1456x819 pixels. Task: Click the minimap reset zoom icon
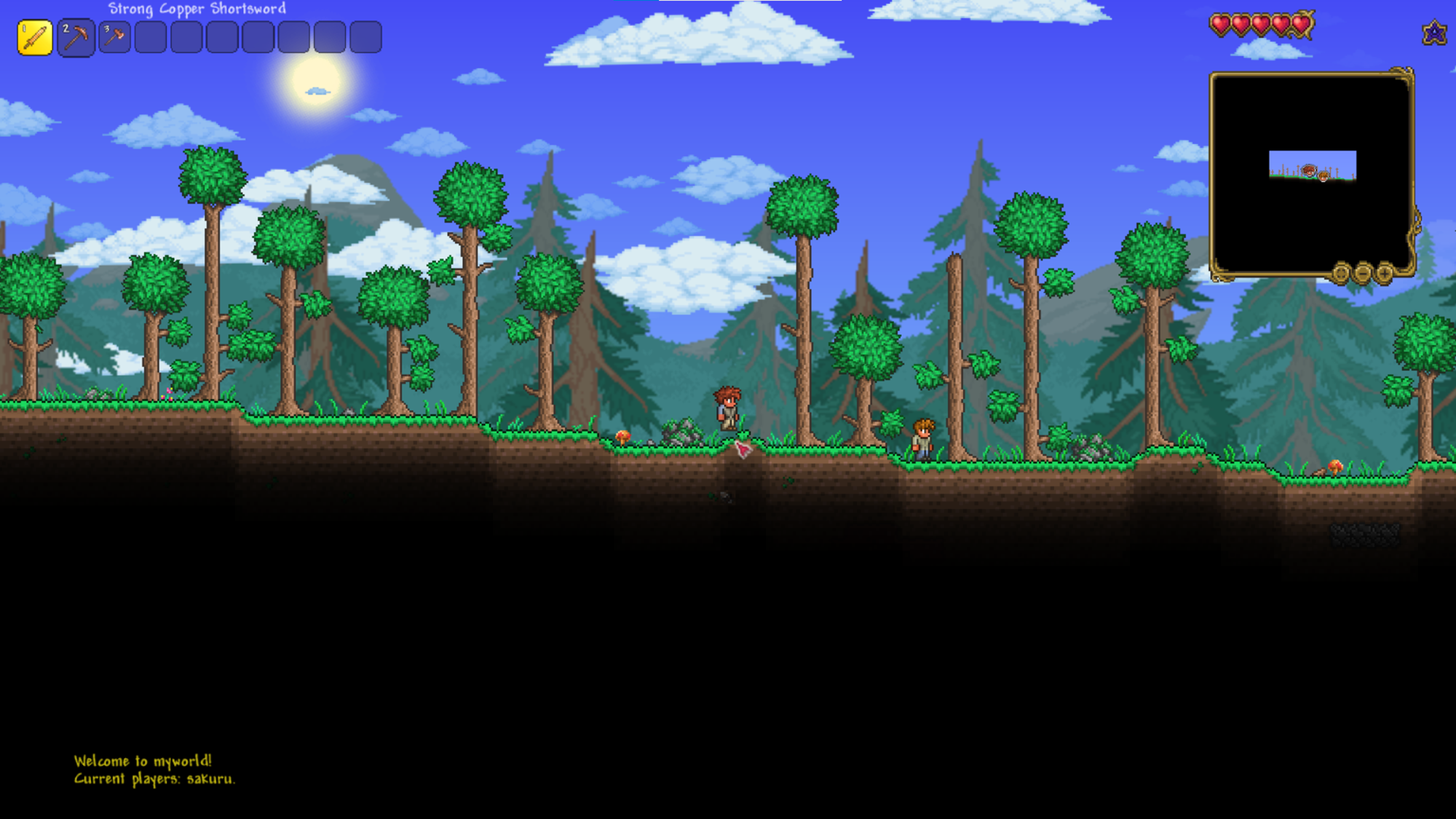coord(1341,273)
